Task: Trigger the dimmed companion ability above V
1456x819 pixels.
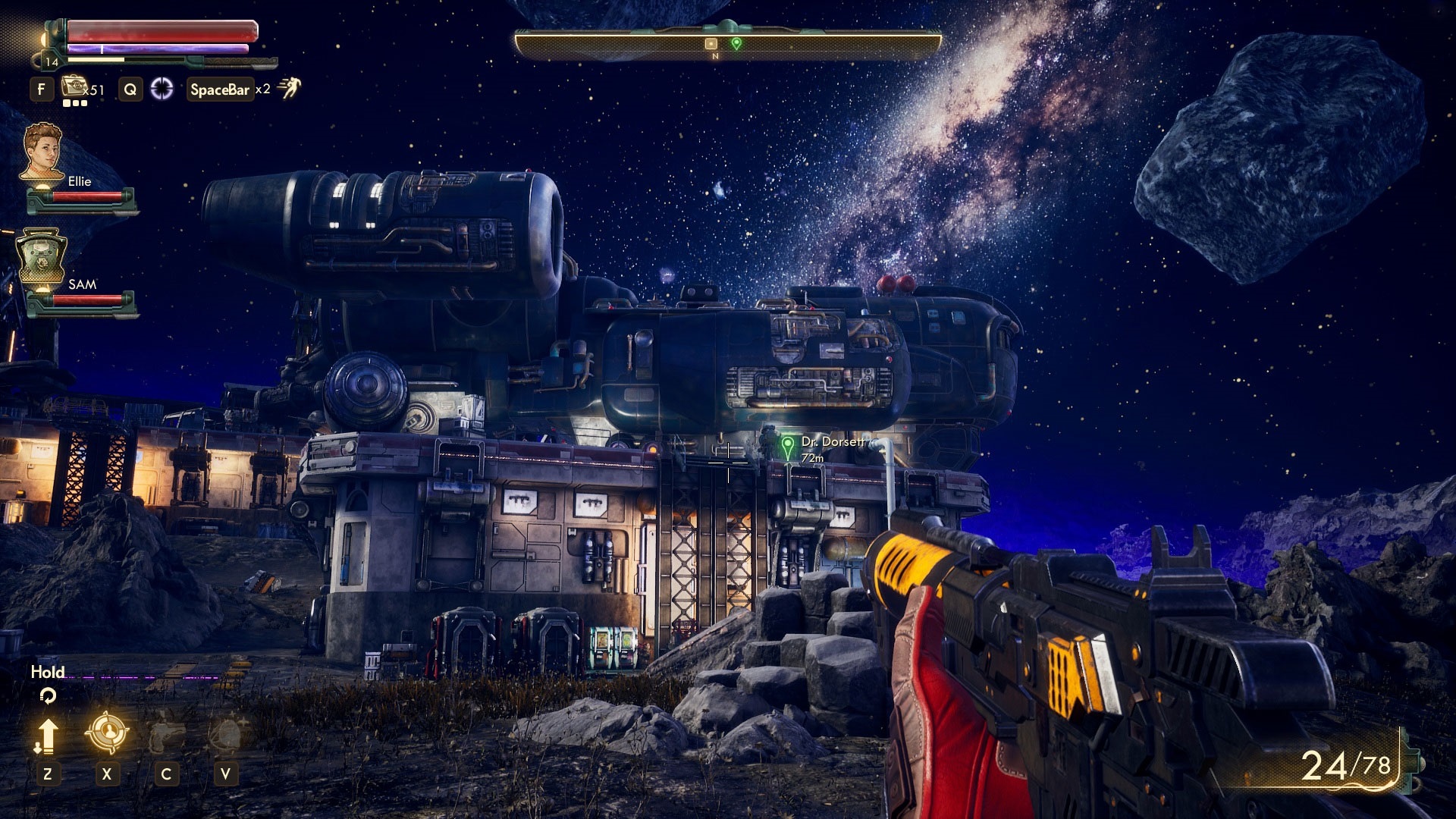Action: tap(225, 734)
